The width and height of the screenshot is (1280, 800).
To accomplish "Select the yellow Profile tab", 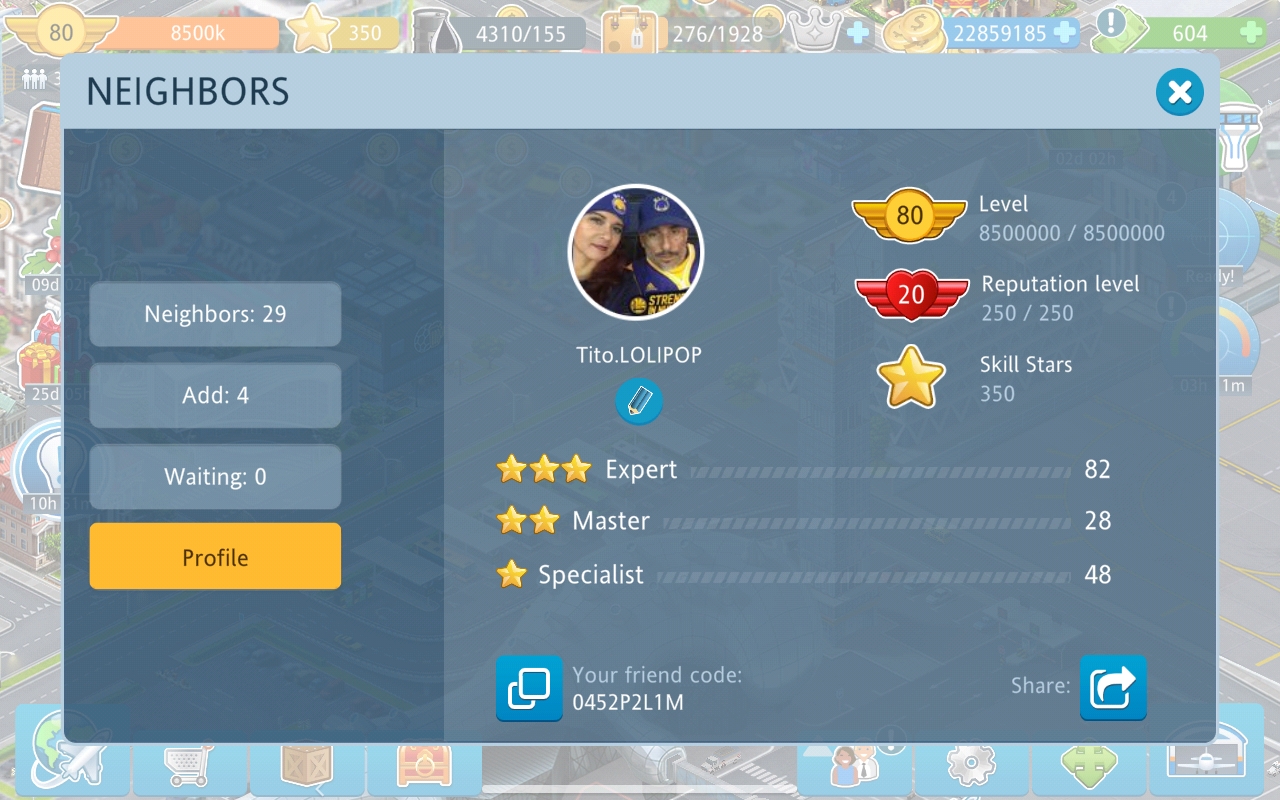I will [215, 557].
